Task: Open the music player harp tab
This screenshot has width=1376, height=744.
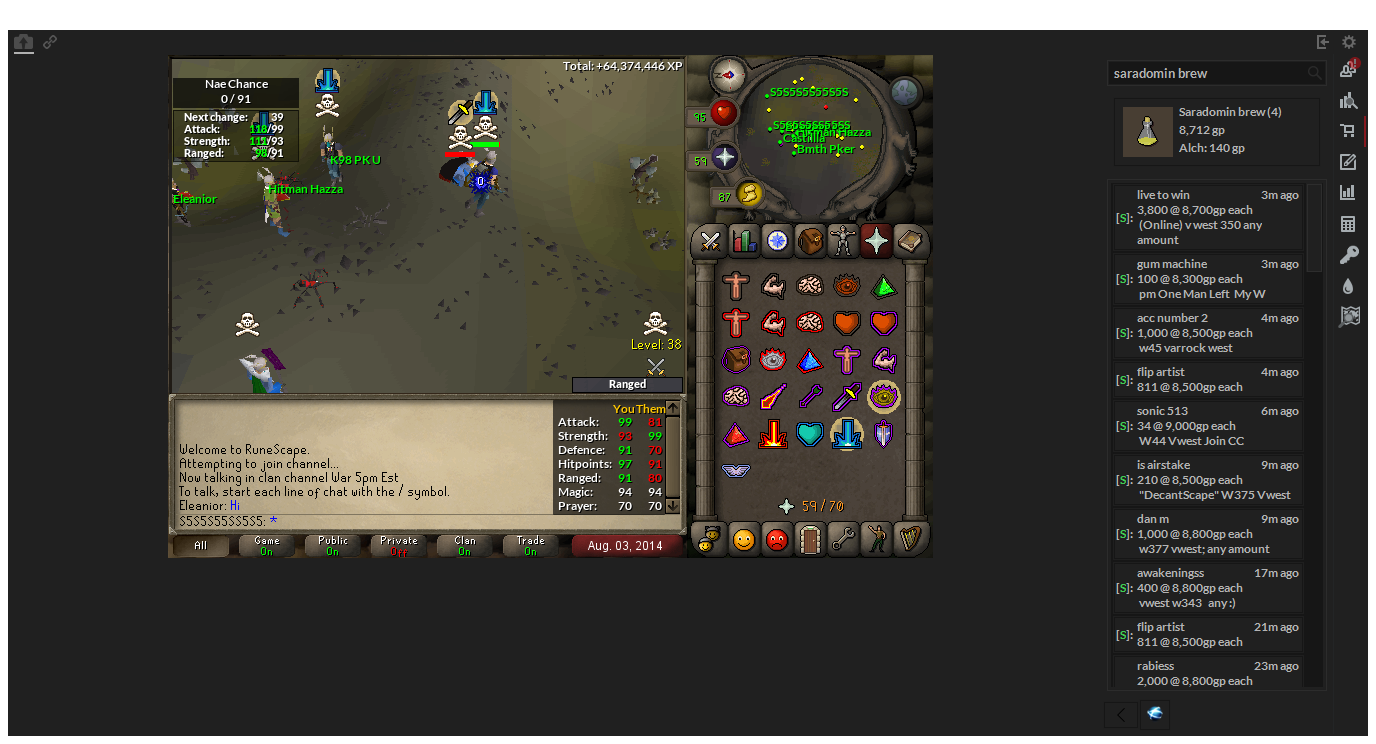Action: 910,538
